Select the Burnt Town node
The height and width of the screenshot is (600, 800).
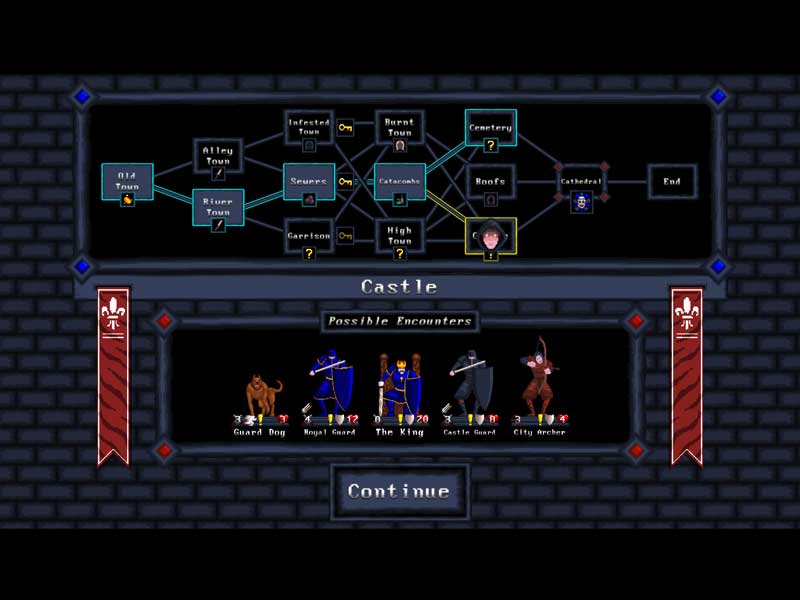click(399, 128)
